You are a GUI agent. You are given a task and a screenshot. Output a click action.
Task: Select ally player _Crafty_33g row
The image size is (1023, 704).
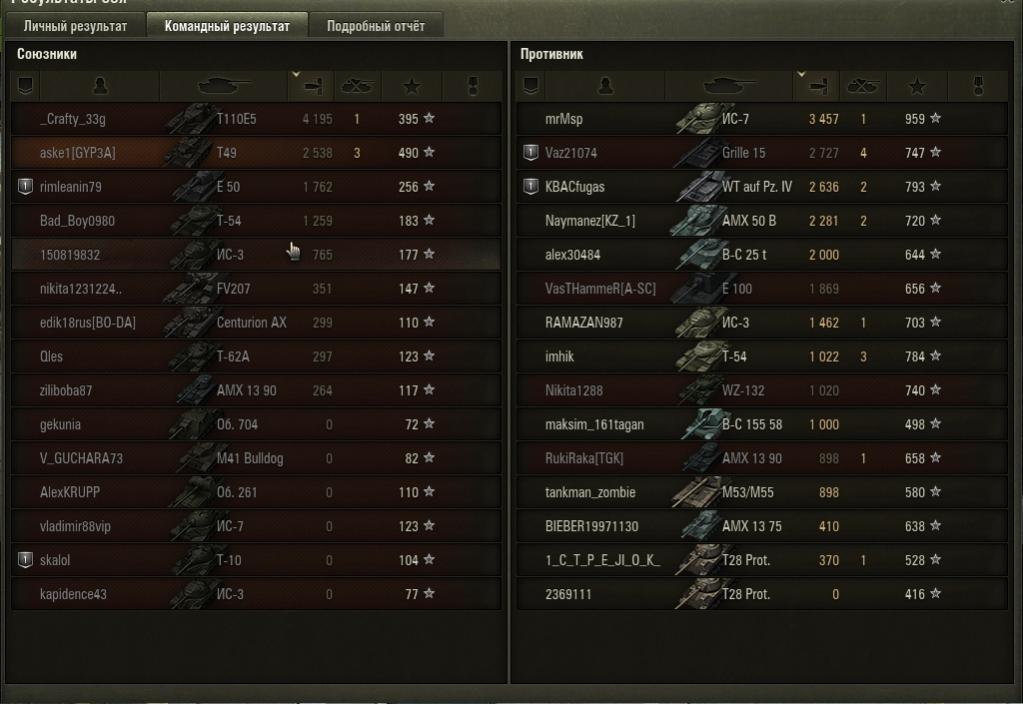pos(255,119)
